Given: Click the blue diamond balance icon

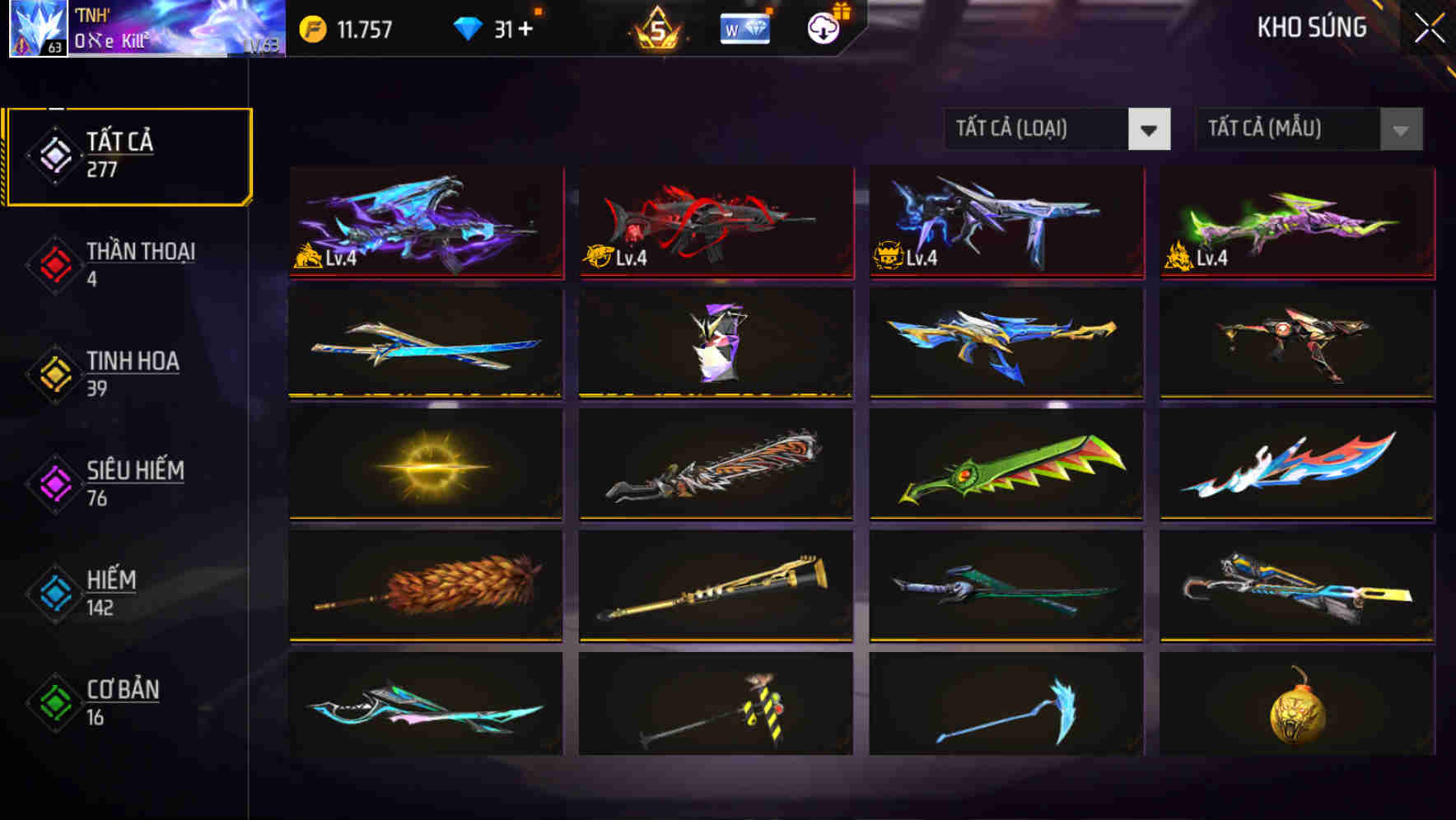Looking at the screenshot, I should pyautogui.click(x=467, y=27).
